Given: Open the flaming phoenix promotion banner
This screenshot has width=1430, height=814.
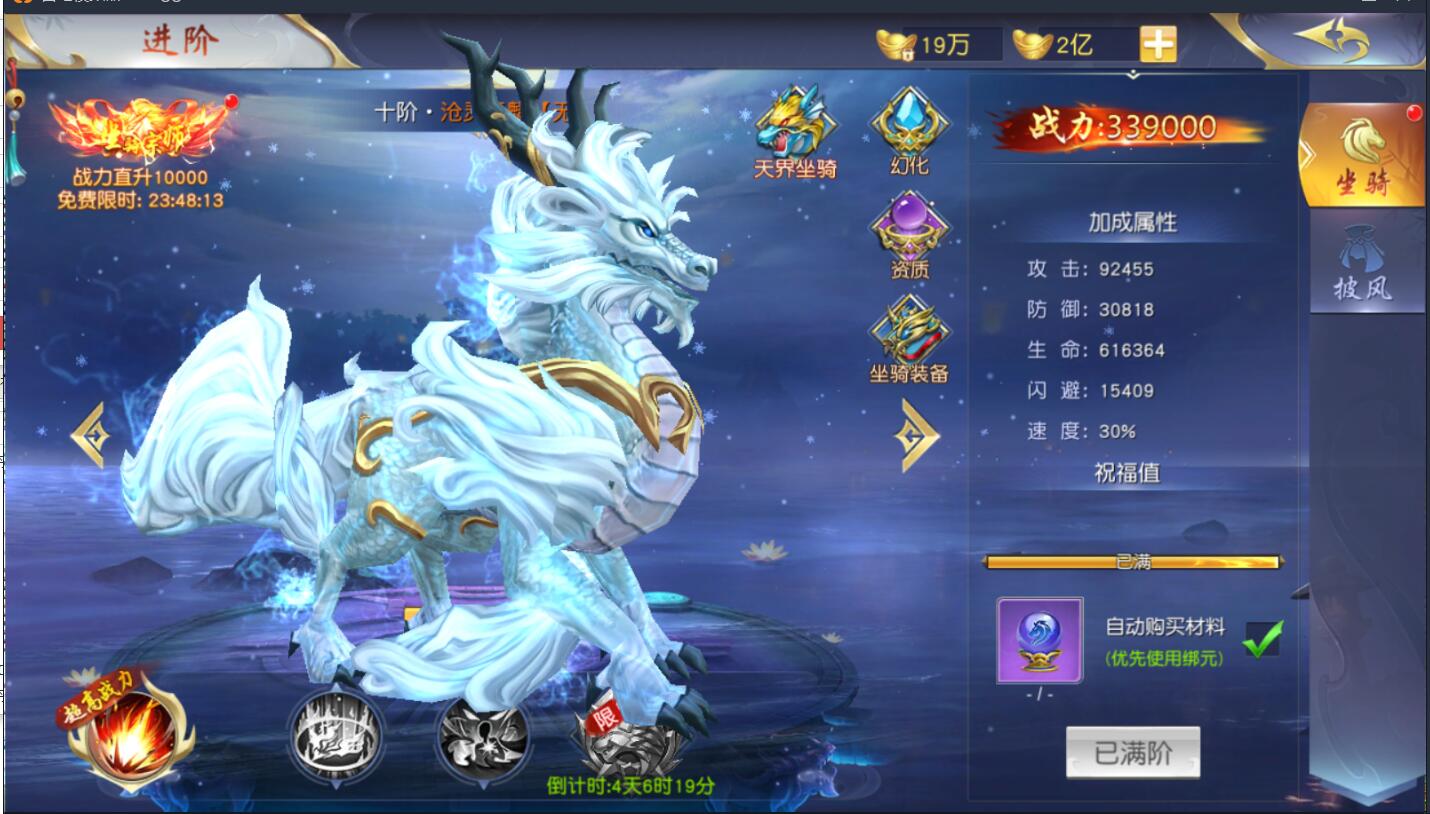Looking at the screenshot, I should click(x=140, y=132).
